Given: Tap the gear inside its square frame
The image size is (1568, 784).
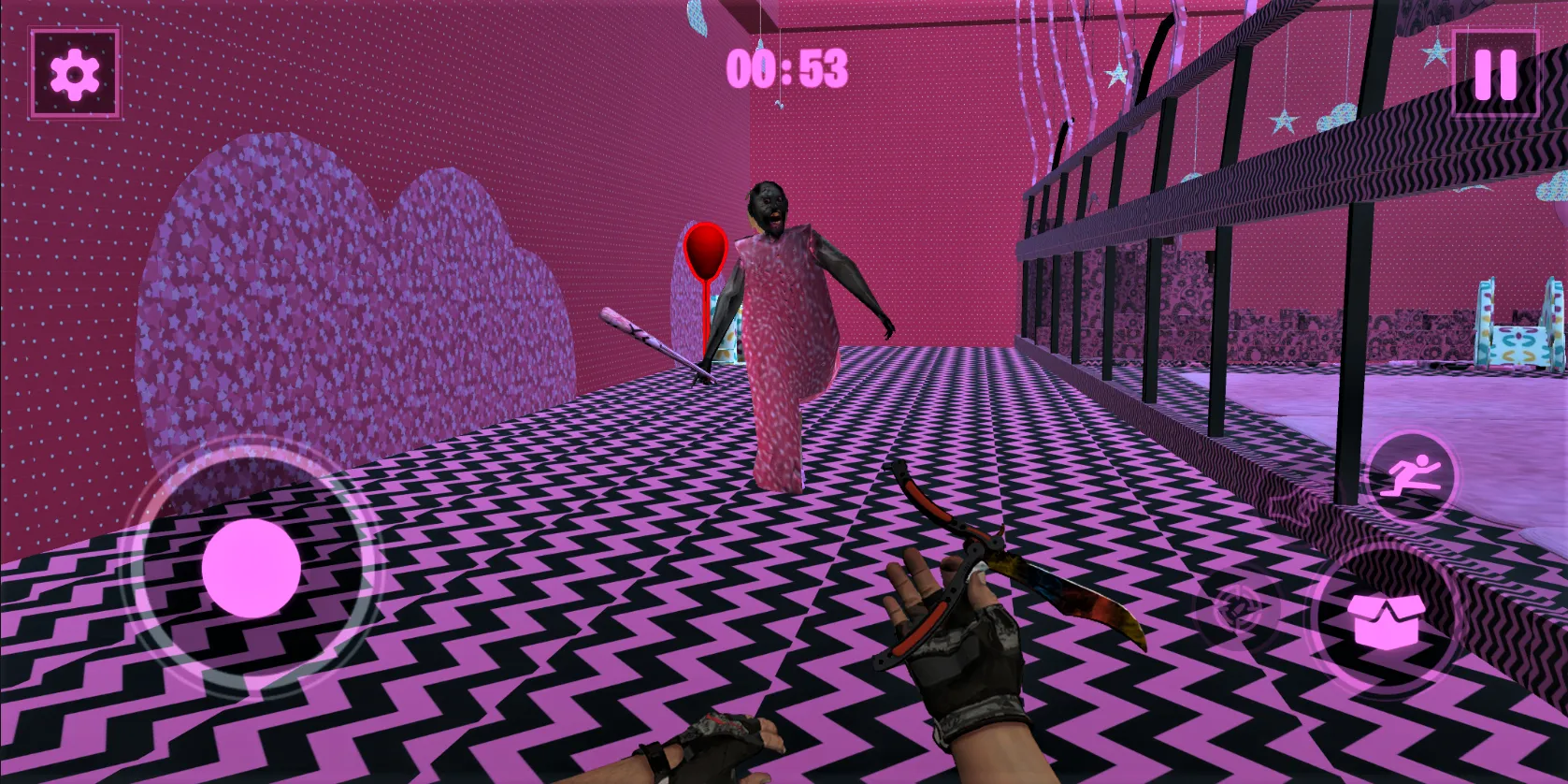Looking at the screenshot, I should point(75,74).
